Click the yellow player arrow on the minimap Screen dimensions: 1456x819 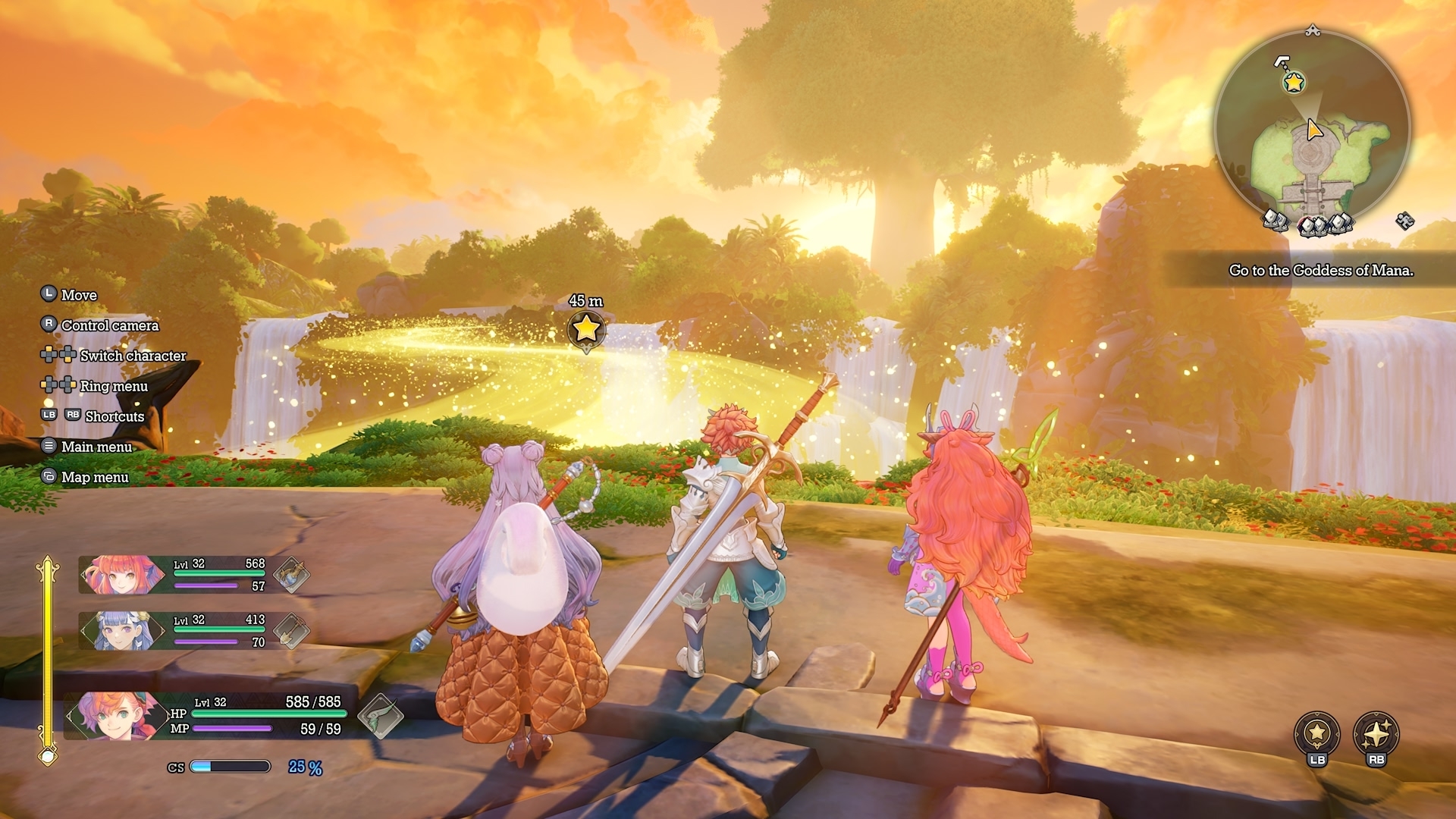1314,130
